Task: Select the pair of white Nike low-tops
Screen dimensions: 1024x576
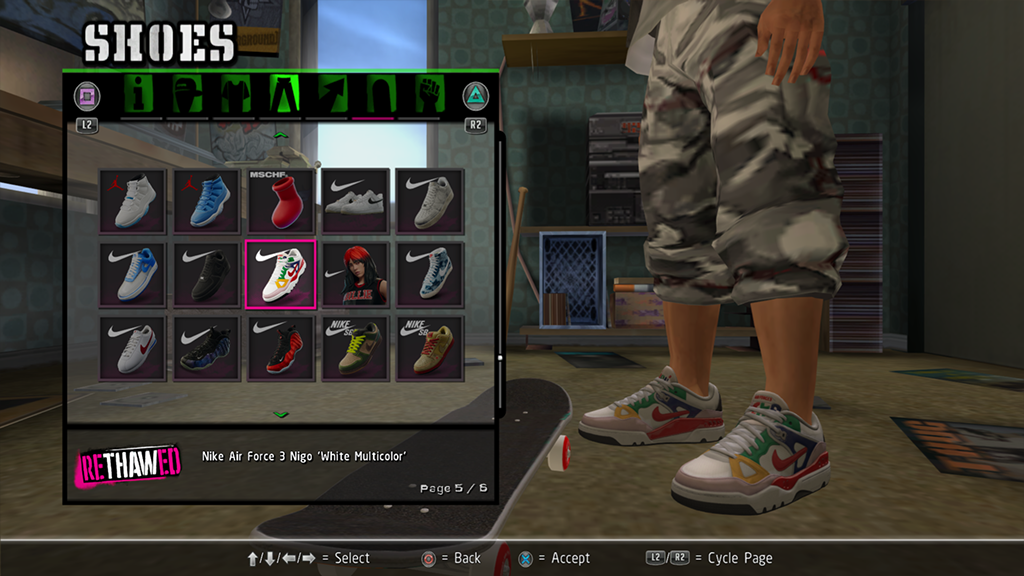Action: point(355,201)
